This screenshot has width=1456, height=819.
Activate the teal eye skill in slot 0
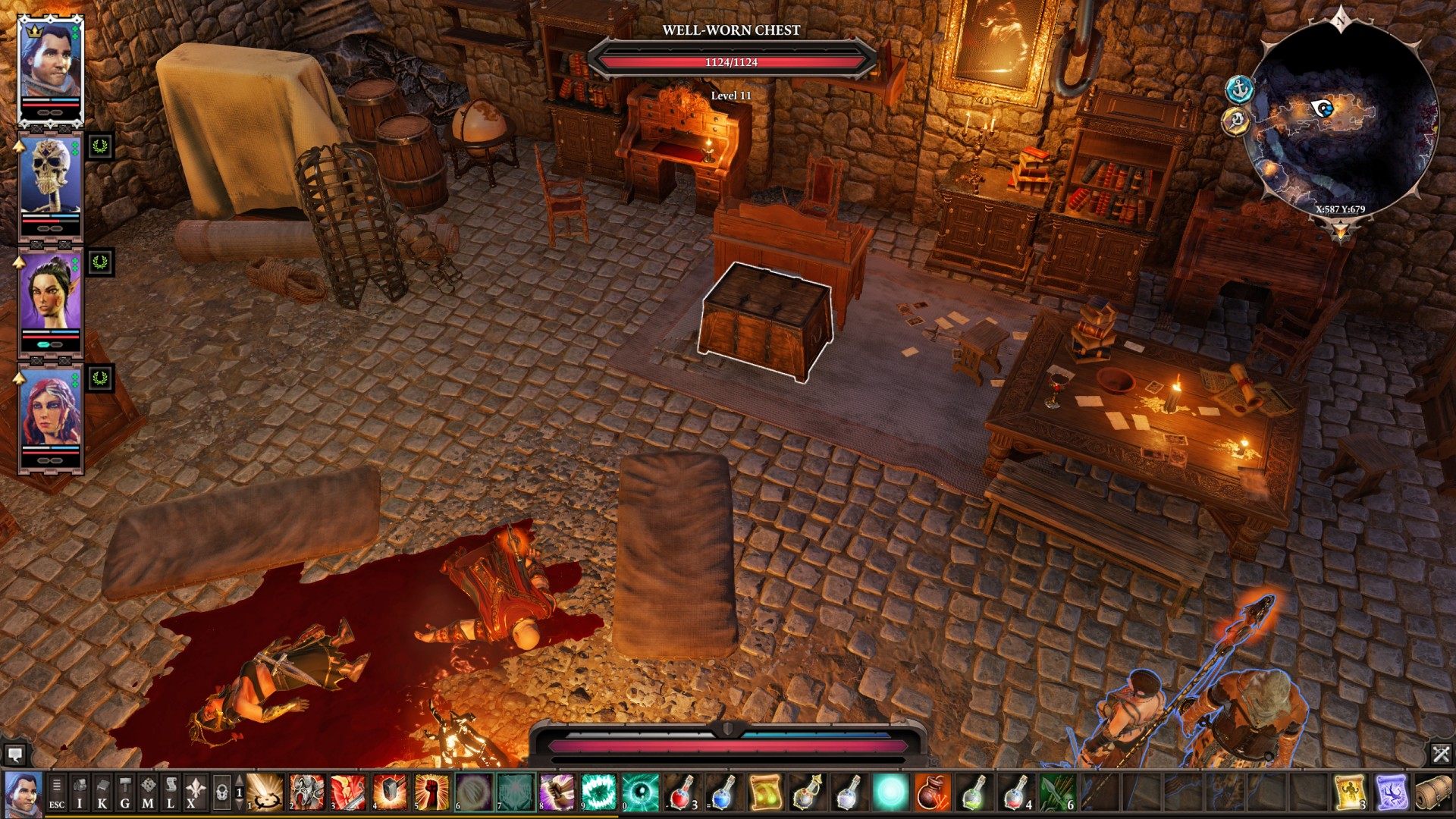[639, 792]
